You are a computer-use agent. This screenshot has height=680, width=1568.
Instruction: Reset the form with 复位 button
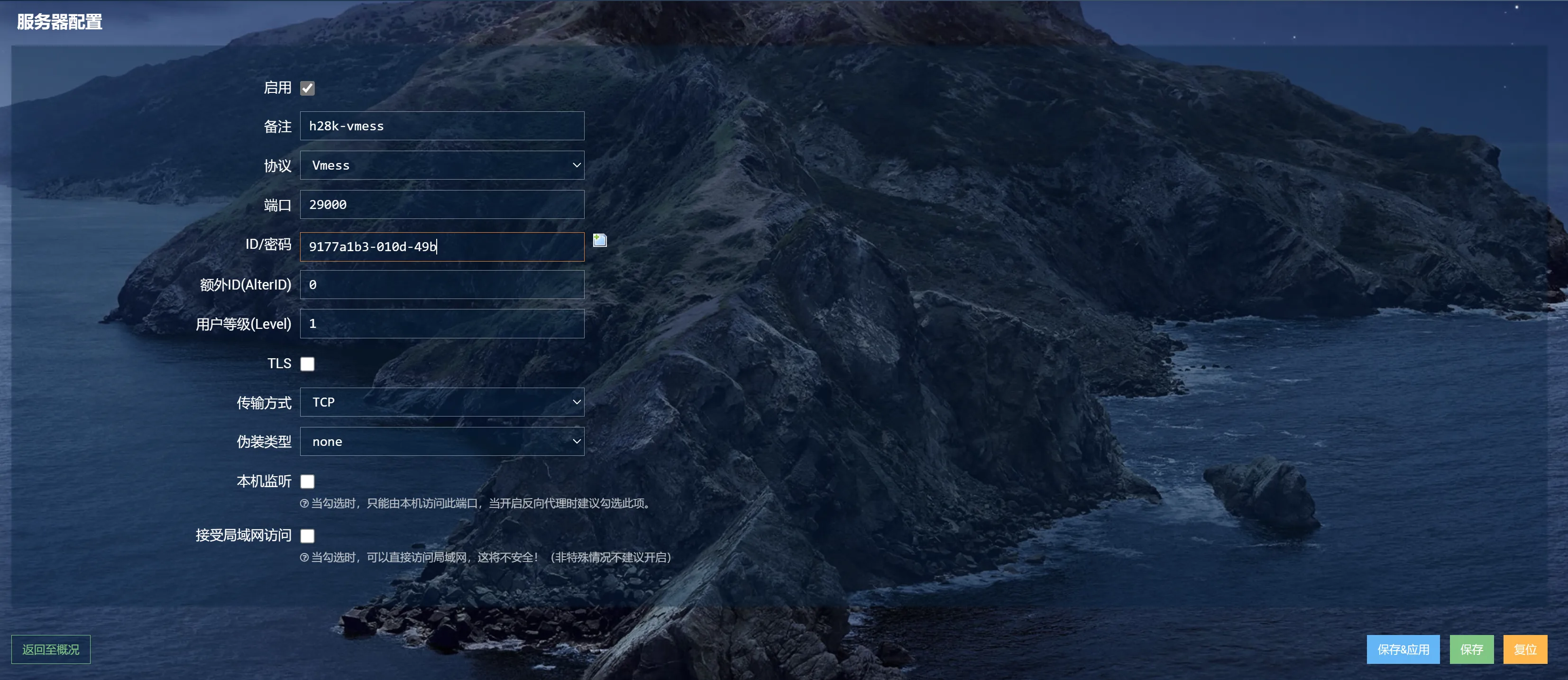[x=1525, y=650]
